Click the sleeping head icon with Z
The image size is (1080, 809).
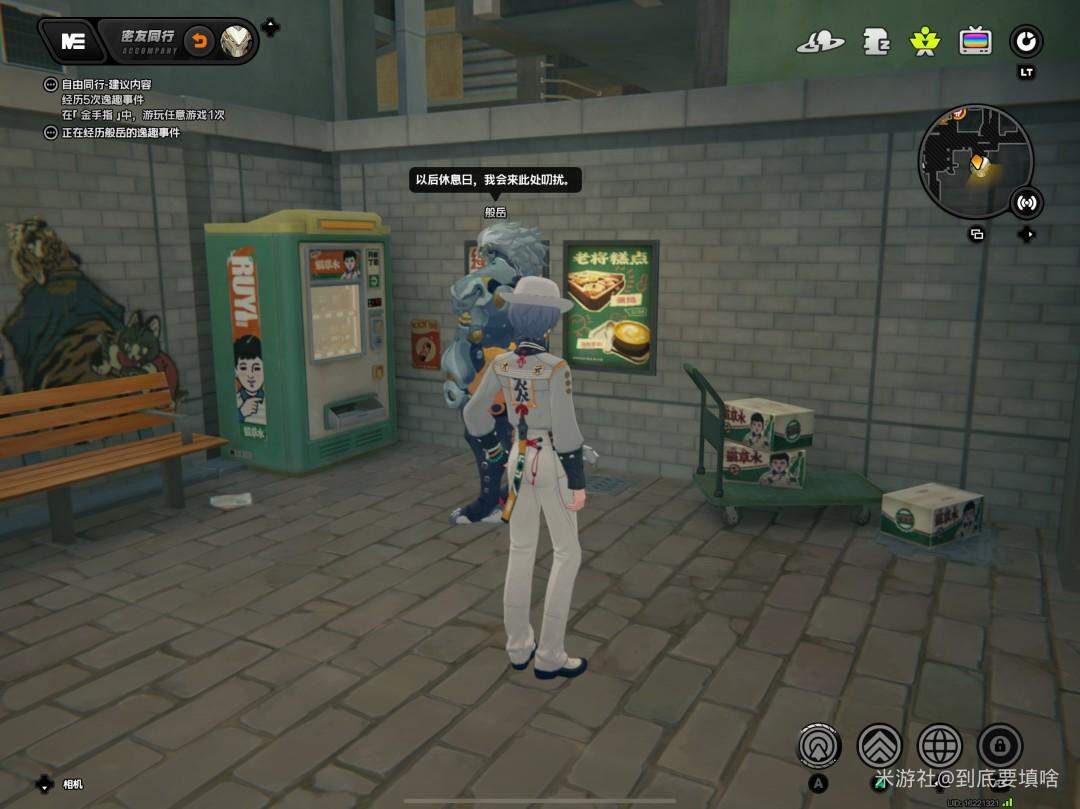tap(876, 42)
